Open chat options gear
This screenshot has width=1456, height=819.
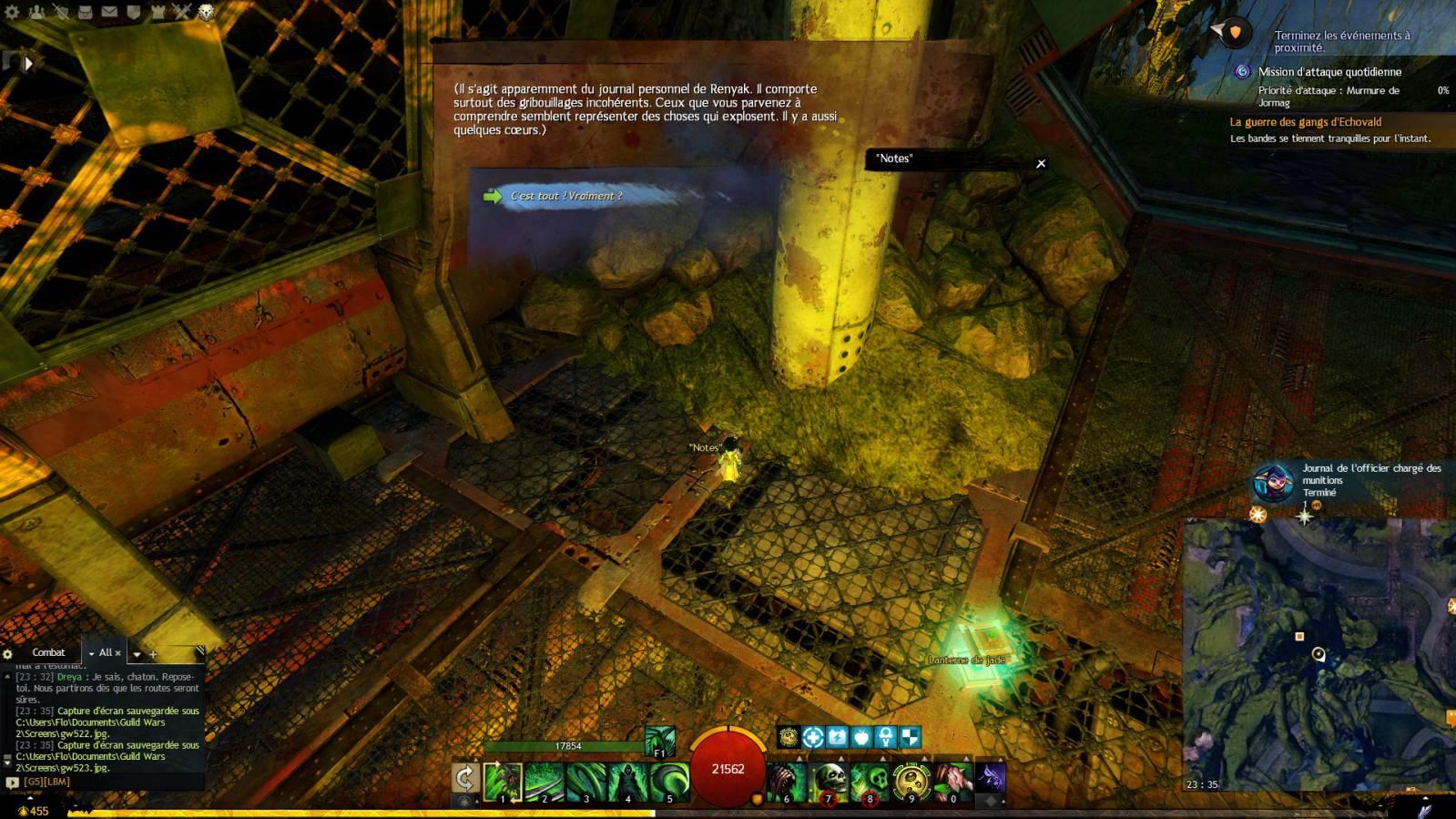(8, 653)
